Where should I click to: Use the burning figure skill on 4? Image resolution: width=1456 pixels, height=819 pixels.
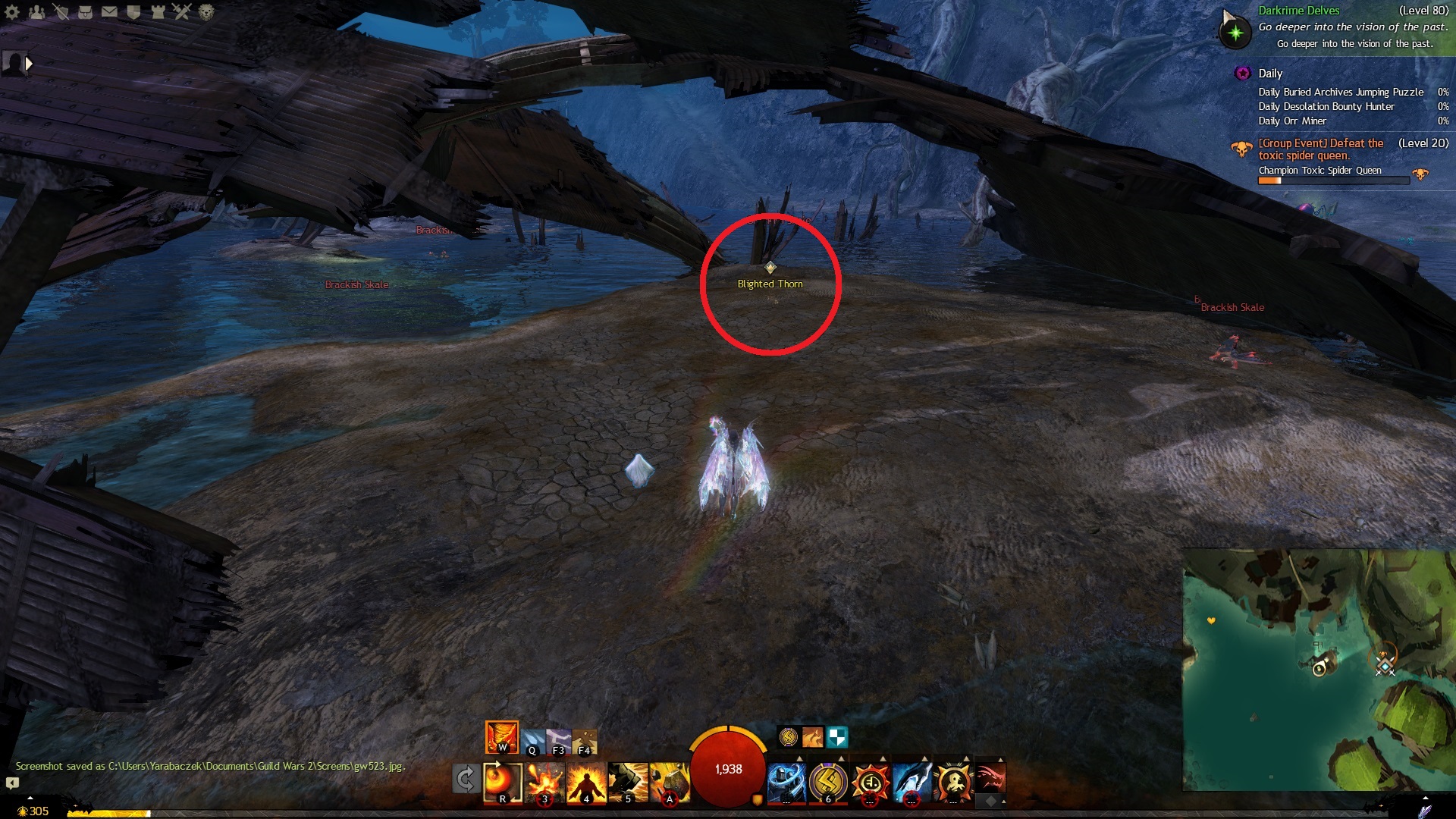point(586,782)
